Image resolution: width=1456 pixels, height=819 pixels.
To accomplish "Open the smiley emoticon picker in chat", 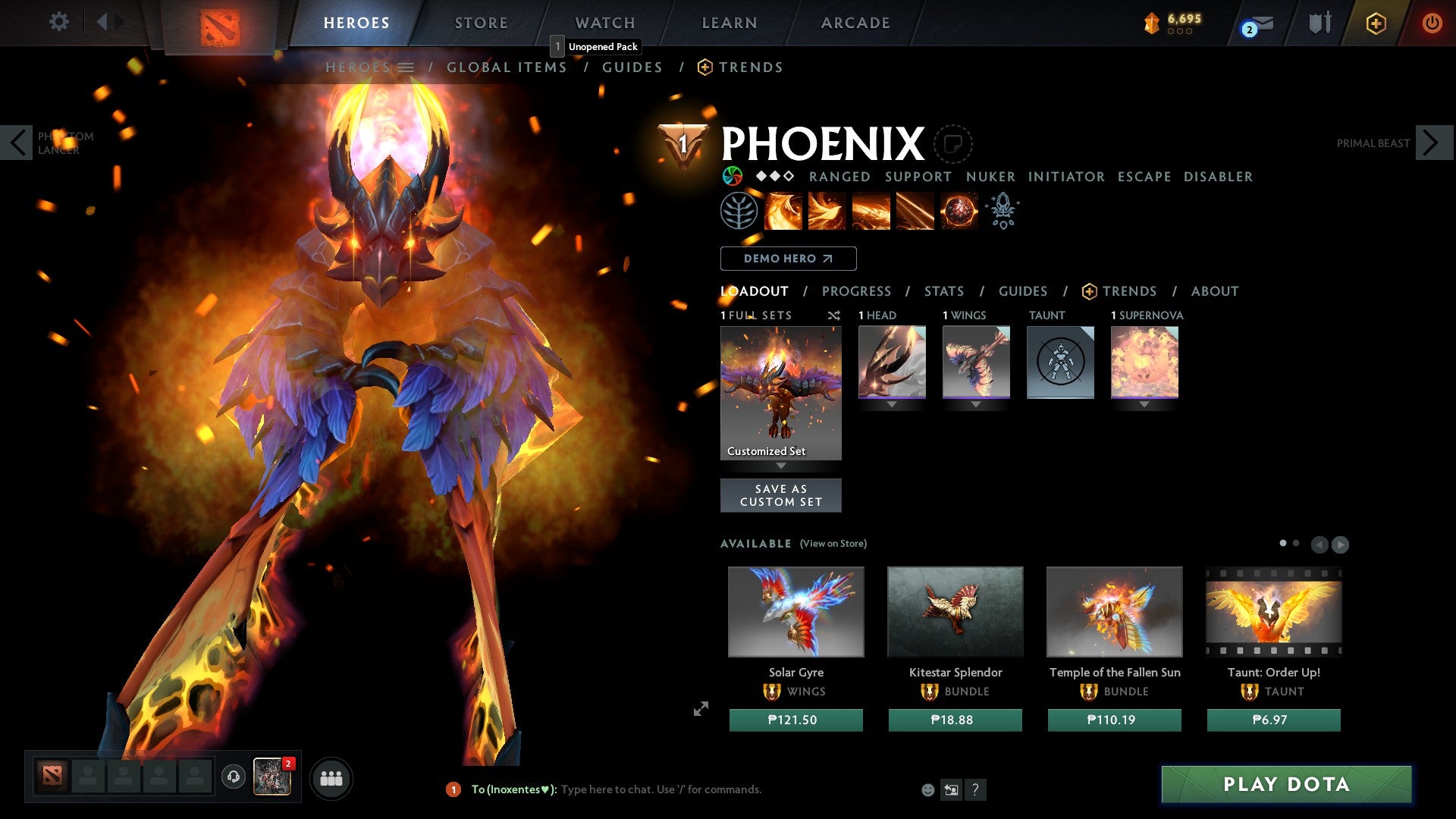I will [928, 789].
